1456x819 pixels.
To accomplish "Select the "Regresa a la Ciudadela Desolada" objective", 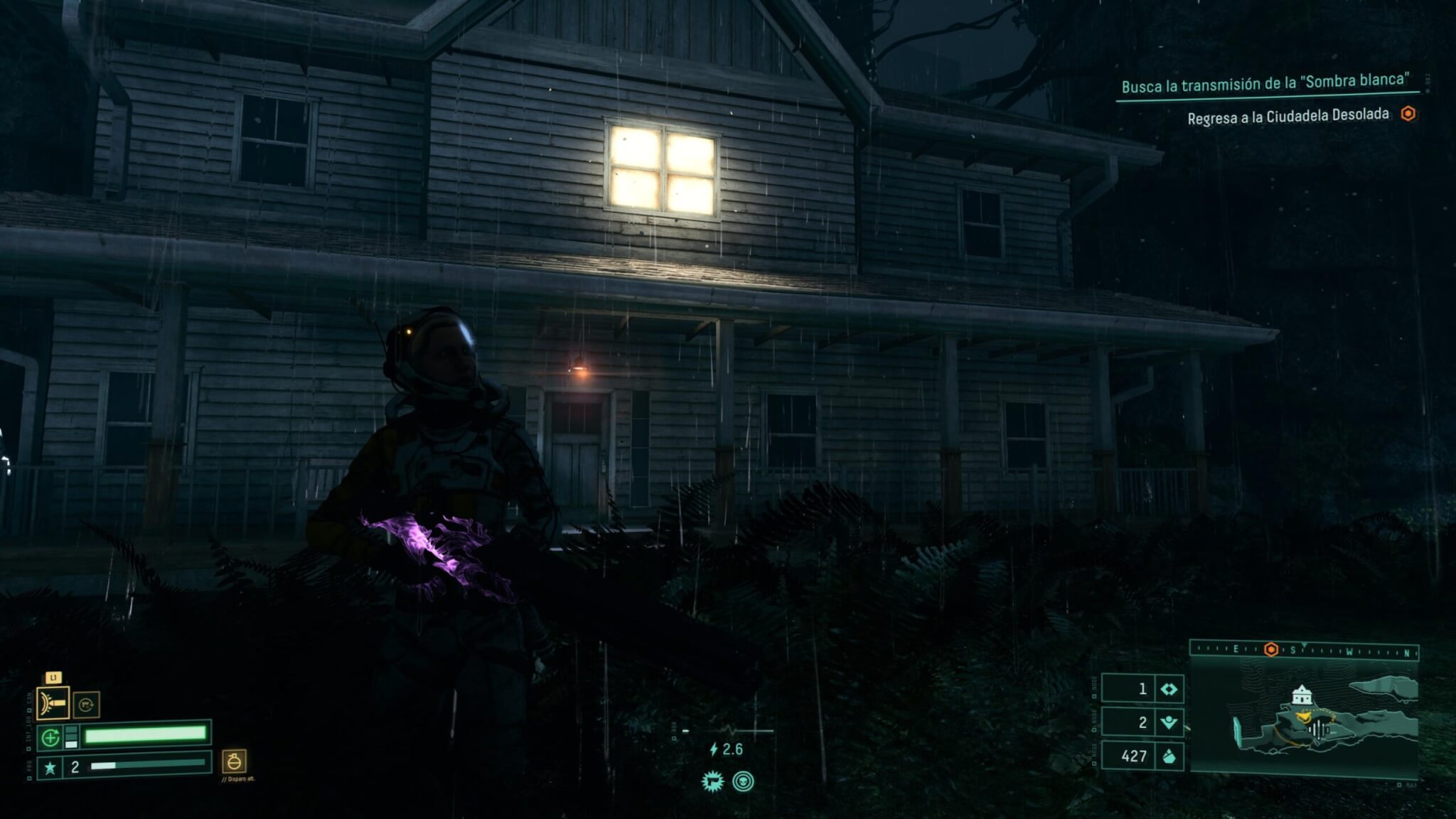I will click(x=1288, y=116).
